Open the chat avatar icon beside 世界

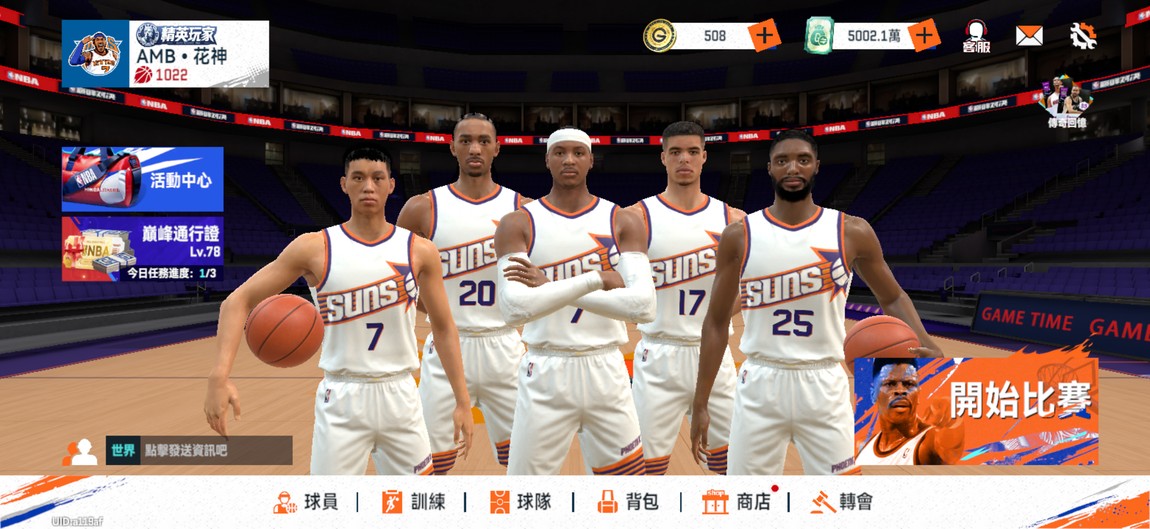coord(80,452)
